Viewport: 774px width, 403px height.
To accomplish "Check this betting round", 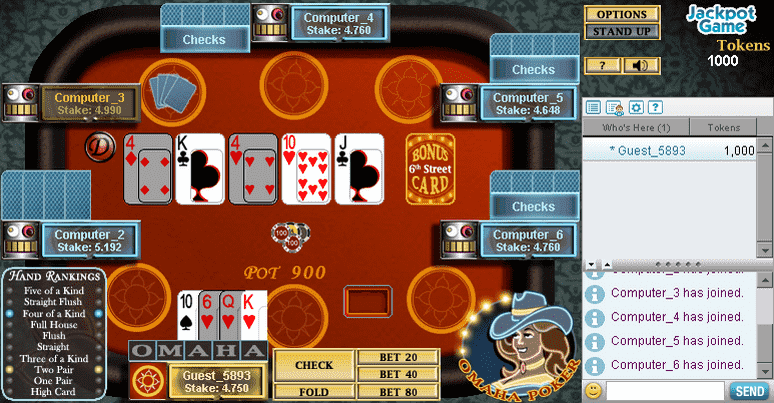I will pos(313,365).
